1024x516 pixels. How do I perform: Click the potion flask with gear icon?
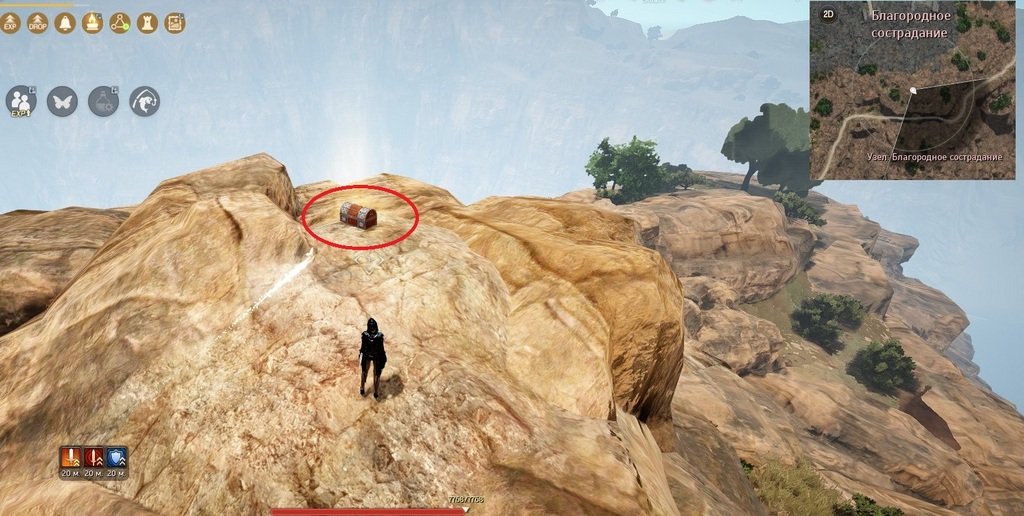click(x=103, y=101)
